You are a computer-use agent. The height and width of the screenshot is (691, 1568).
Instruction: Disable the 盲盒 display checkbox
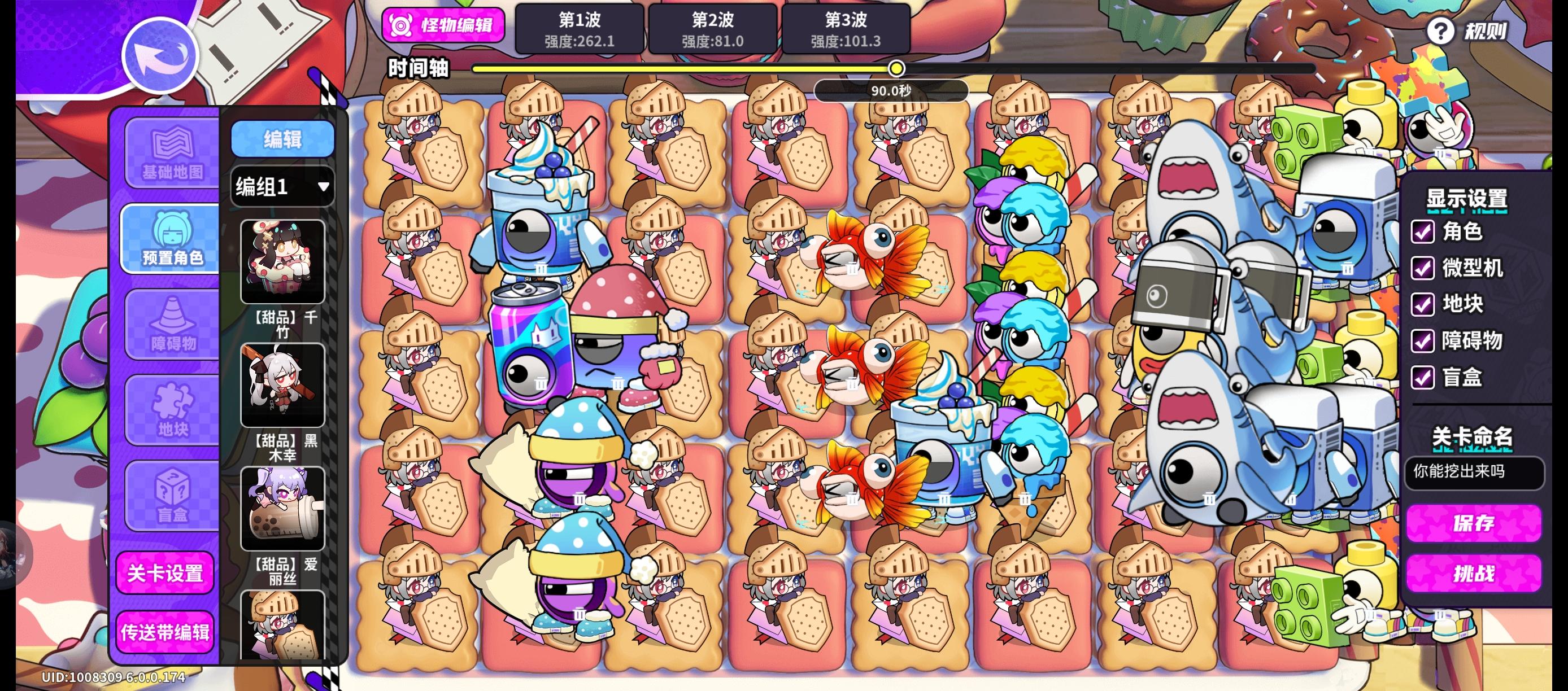(x=1423, y=378)
